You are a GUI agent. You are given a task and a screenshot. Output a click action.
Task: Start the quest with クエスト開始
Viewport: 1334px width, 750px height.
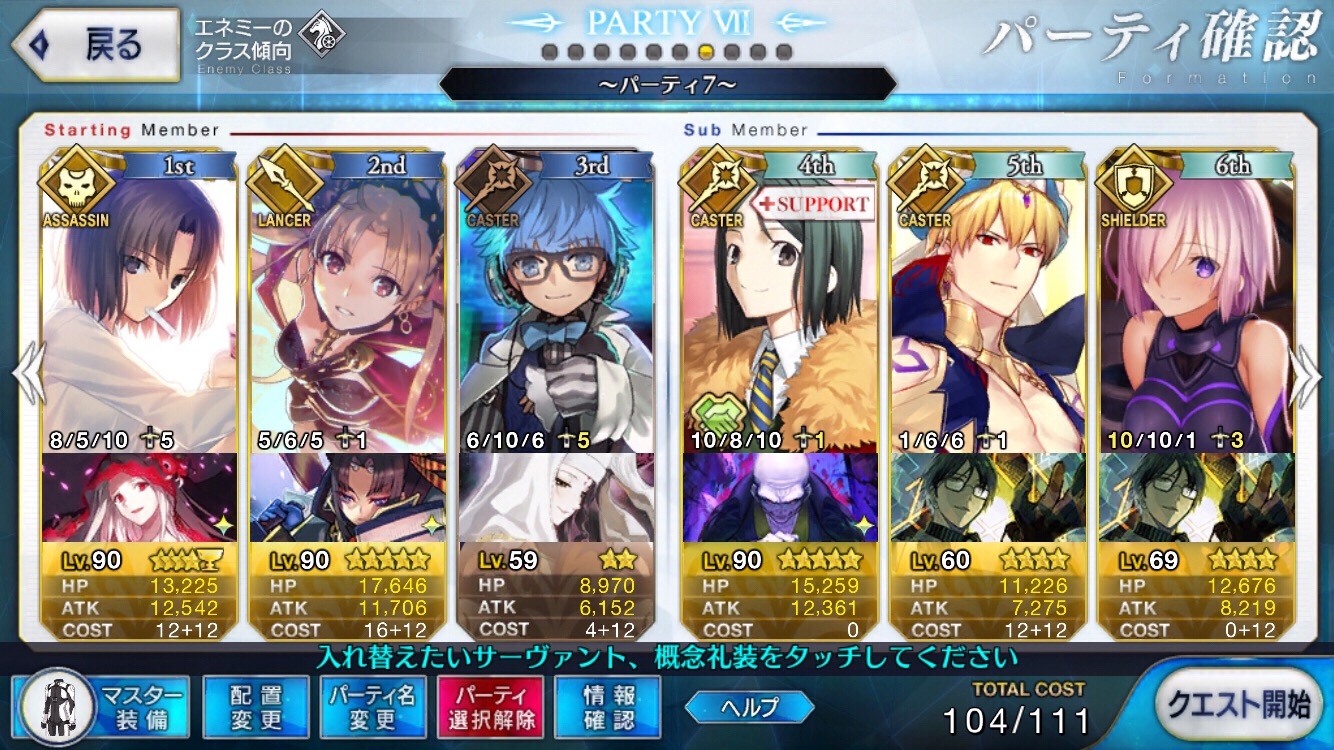1239,704
